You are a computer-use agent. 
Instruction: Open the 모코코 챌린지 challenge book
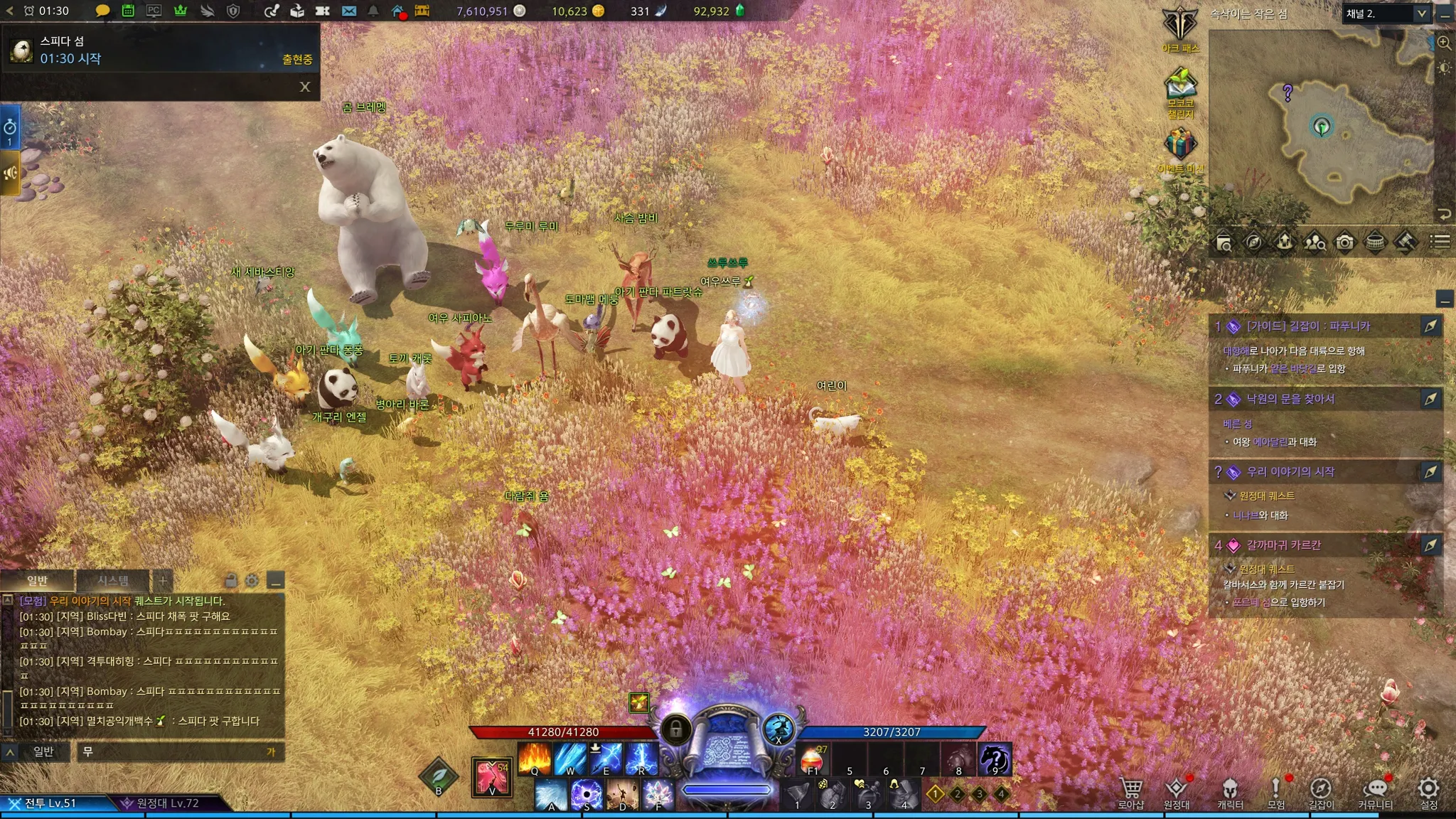click(1180, 89)
